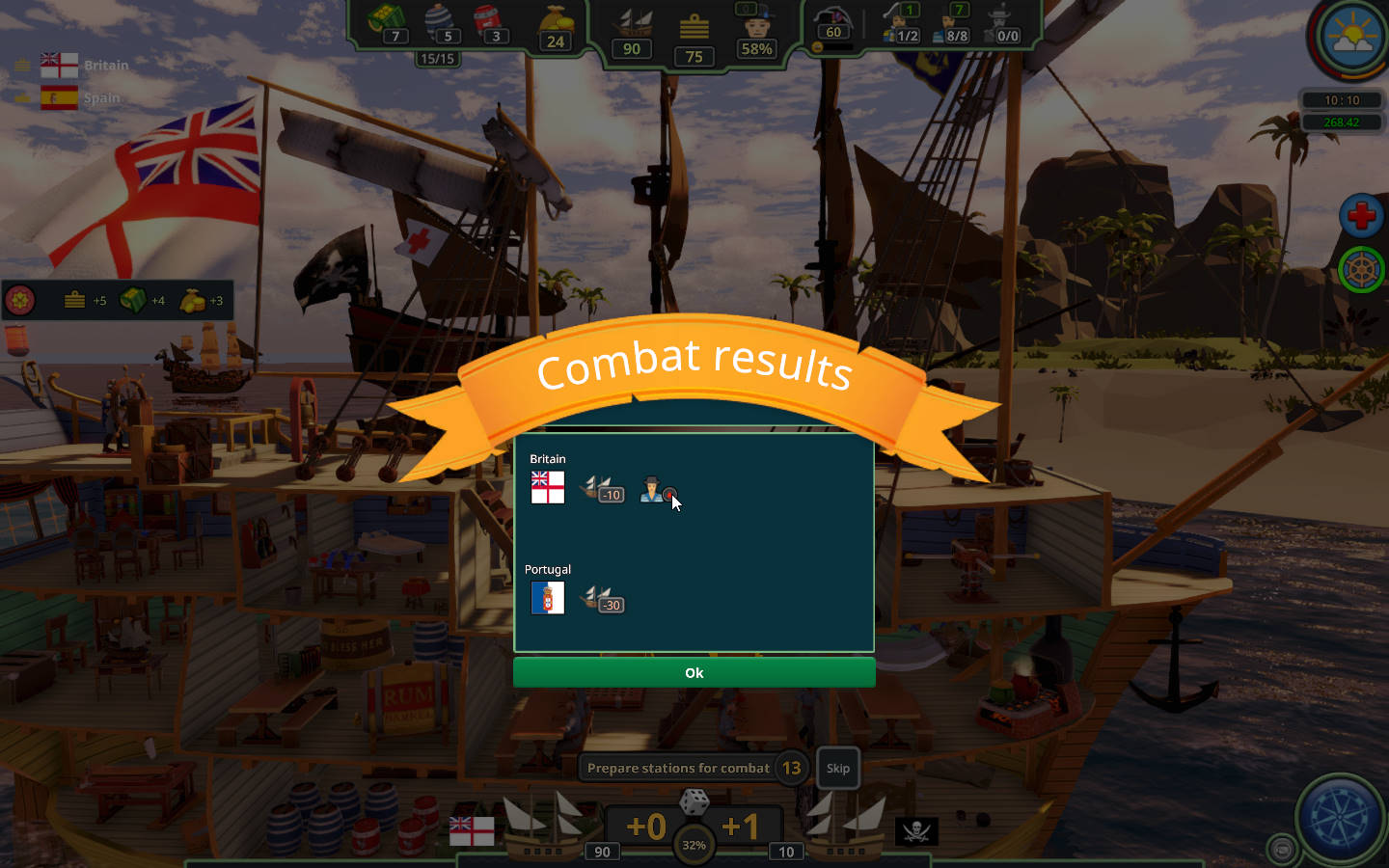Confirm combat results with the Ok button
The image size is (1389, 868).
click(x=694, y=672)
